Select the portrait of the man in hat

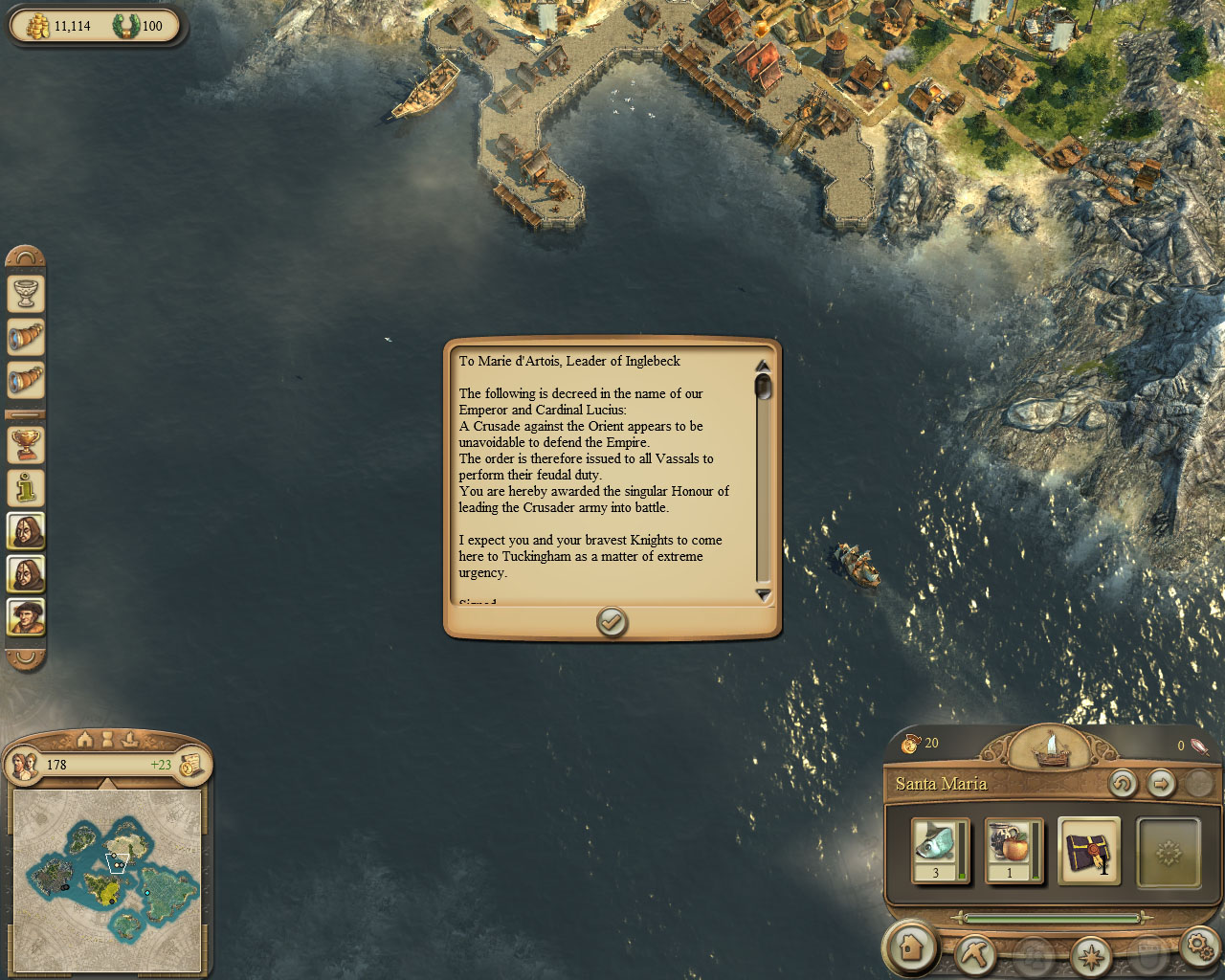(26, 616)
